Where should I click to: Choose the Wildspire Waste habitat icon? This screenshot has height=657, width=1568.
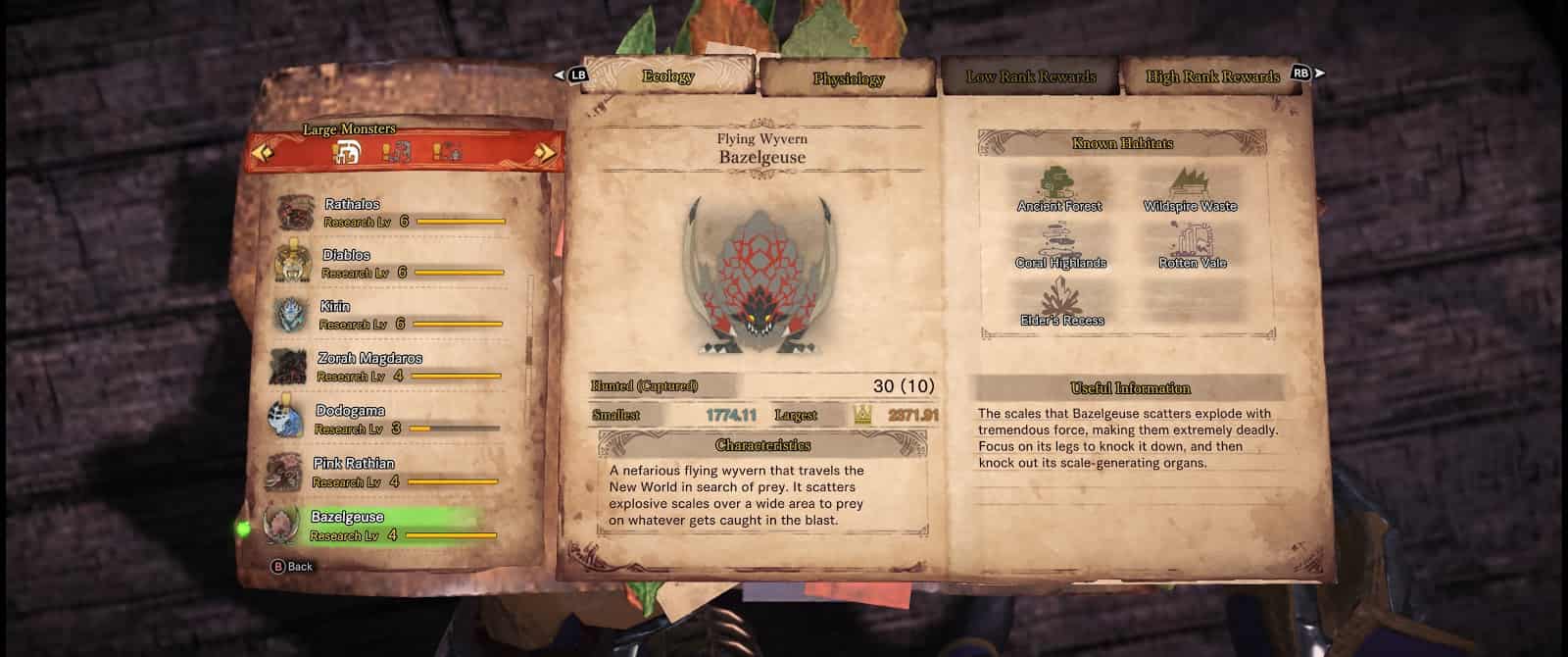coord(1190,188)
